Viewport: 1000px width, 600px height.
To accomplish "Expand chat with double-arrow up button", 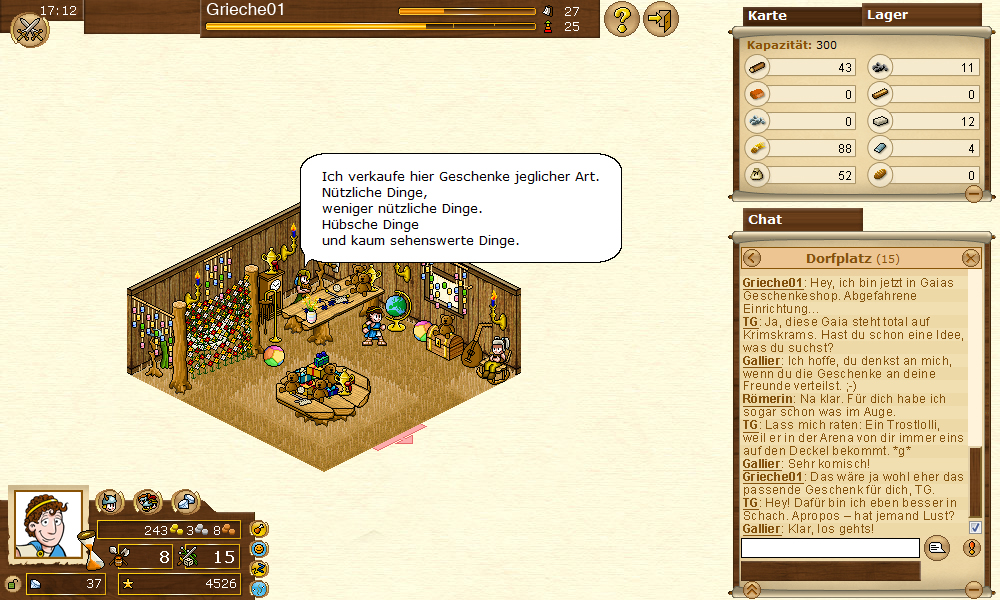I will (x=753, y=589).
